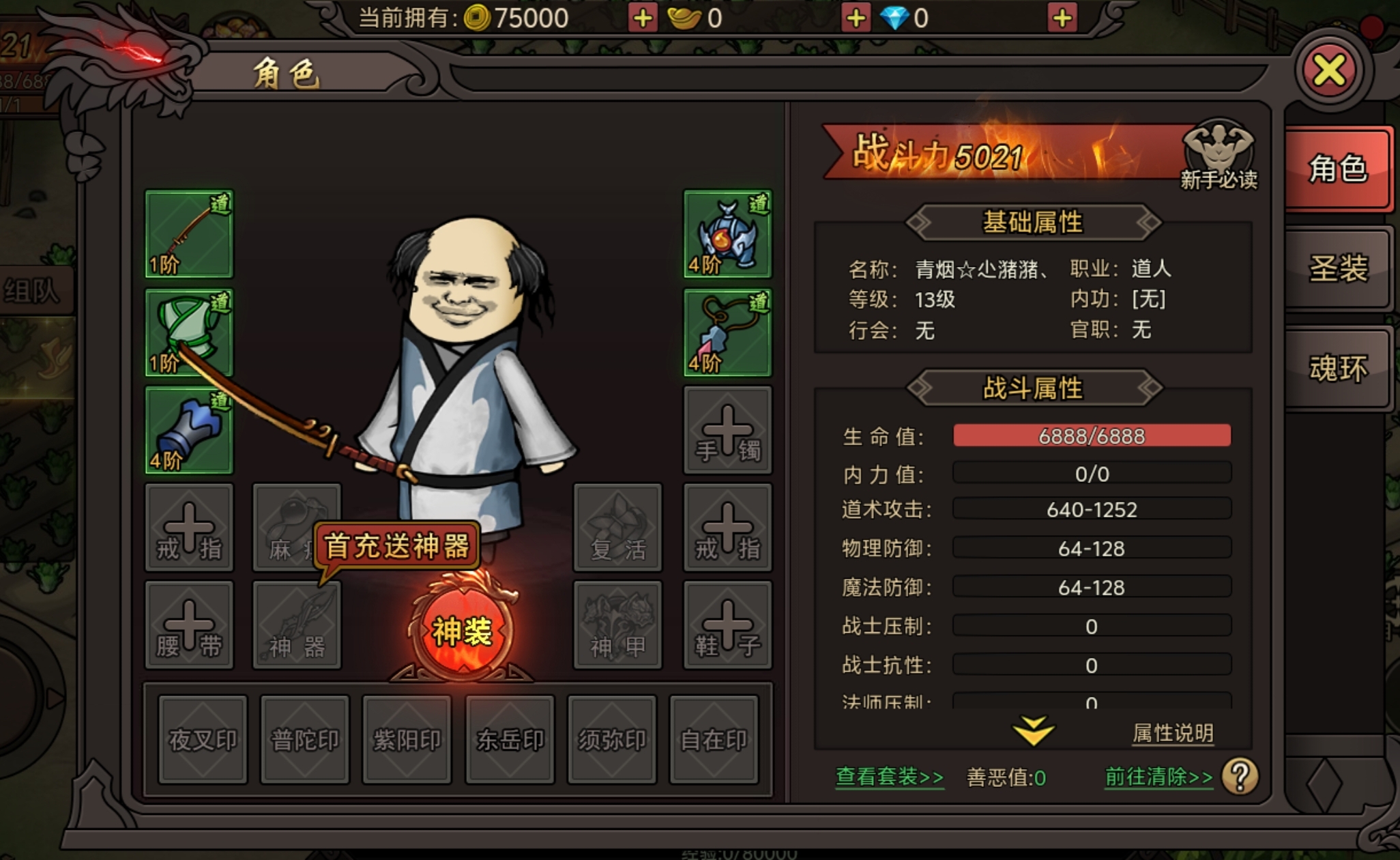
Task: Select the 神器 artifact slot
Action: coord(296,625)
